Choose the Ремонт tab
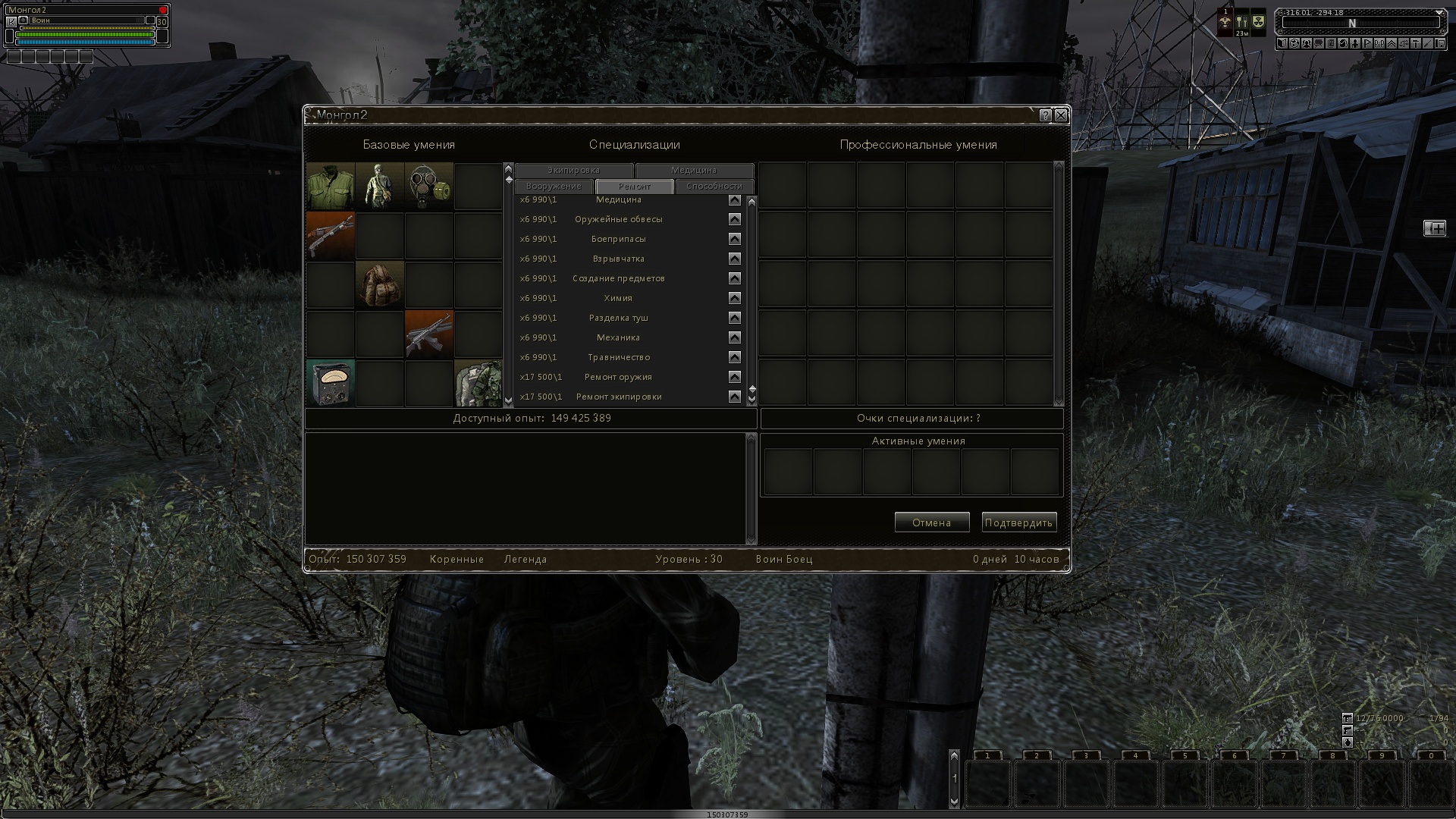Screen dimensions: 1456x819 634,187
